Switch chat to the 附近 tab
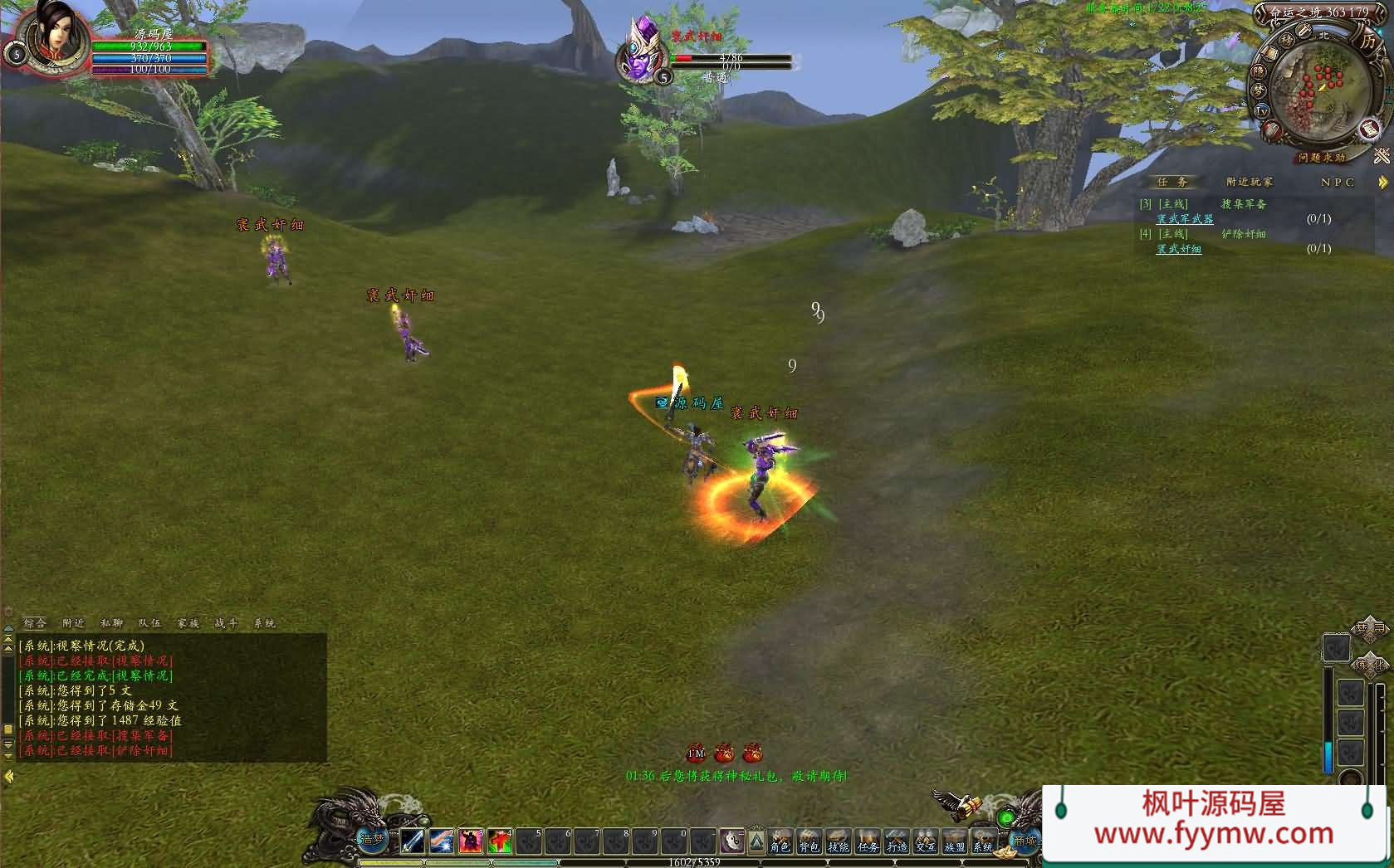The image size is (1394, 868). (x=73, y=623)
